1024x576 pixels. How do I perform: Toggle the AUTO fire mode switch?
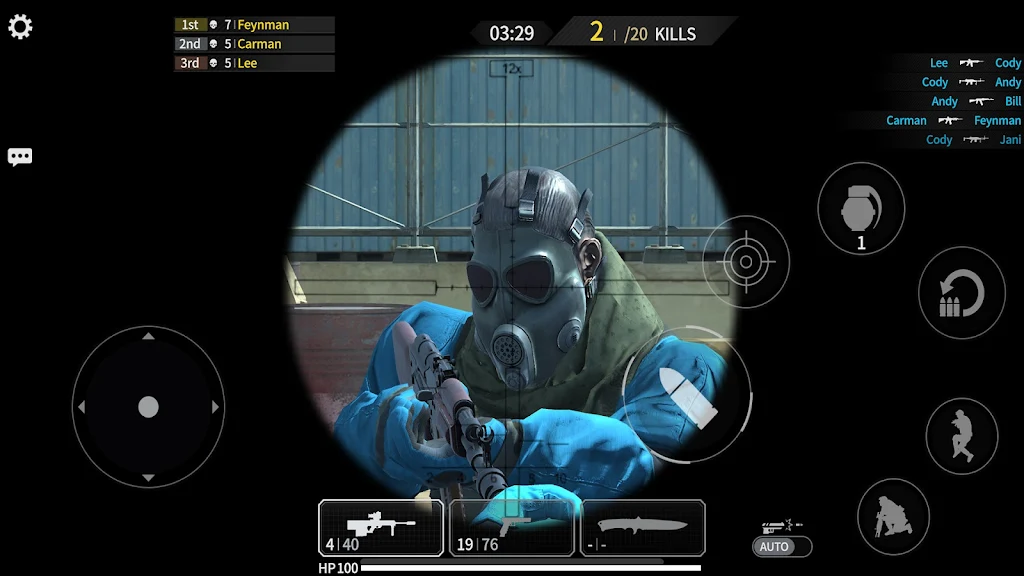pyautogui.click(x=782, y=547)
